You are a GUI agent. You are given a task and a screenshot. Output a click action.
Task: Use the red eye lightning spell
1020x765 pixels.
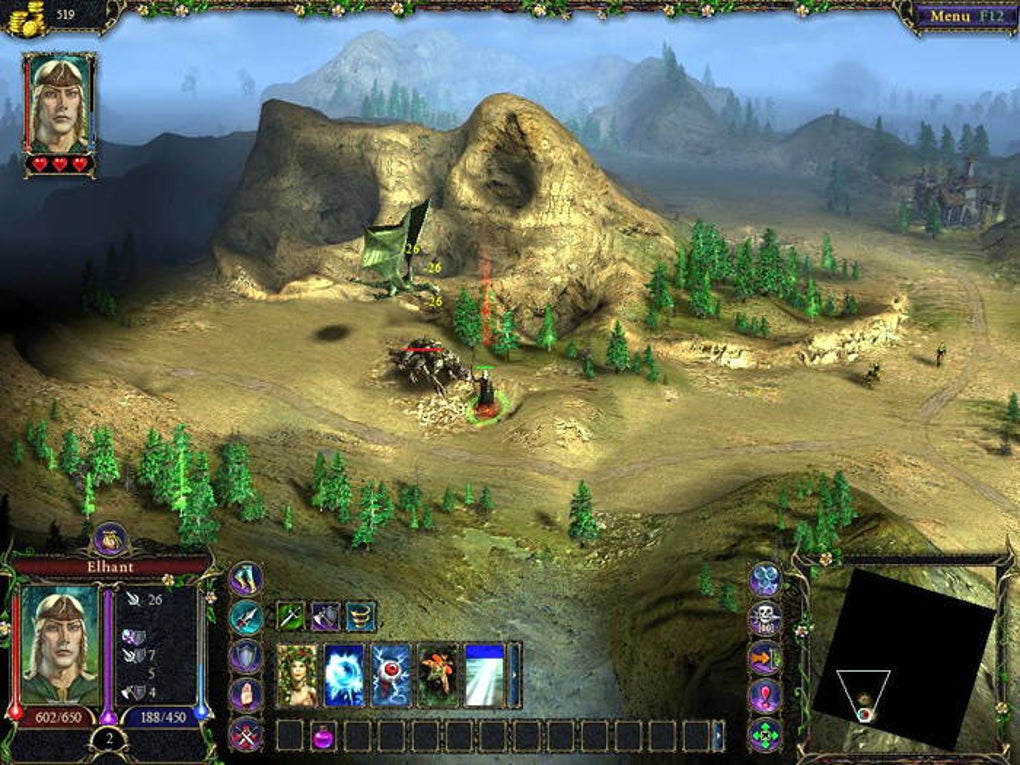391,675
